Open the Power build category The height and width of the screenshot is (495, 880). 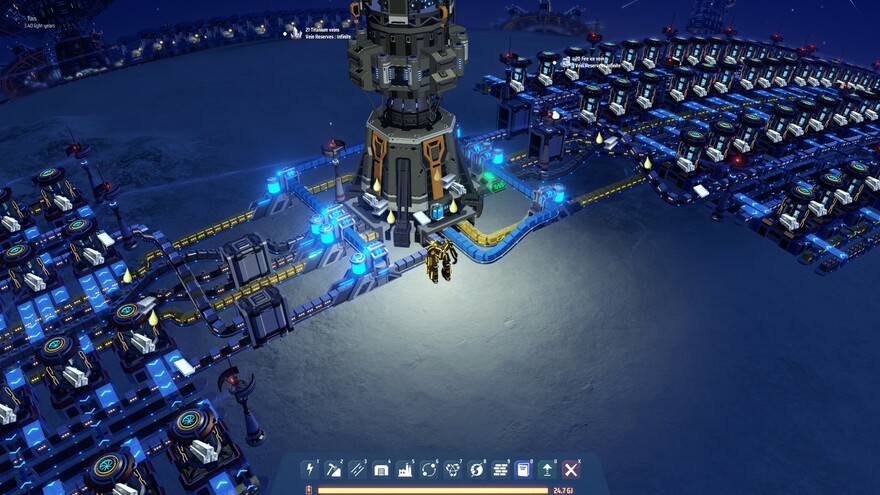coord(310,469)
